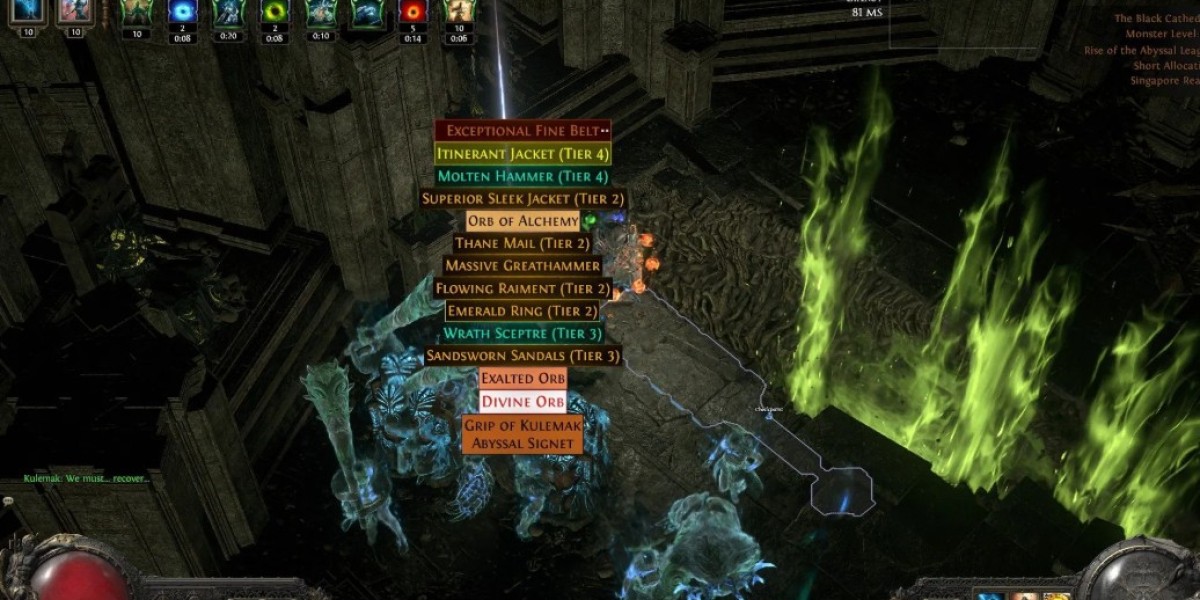
Task: Pick up the Molten Hammer (Tier 4)
Action: tap(523, 176)
